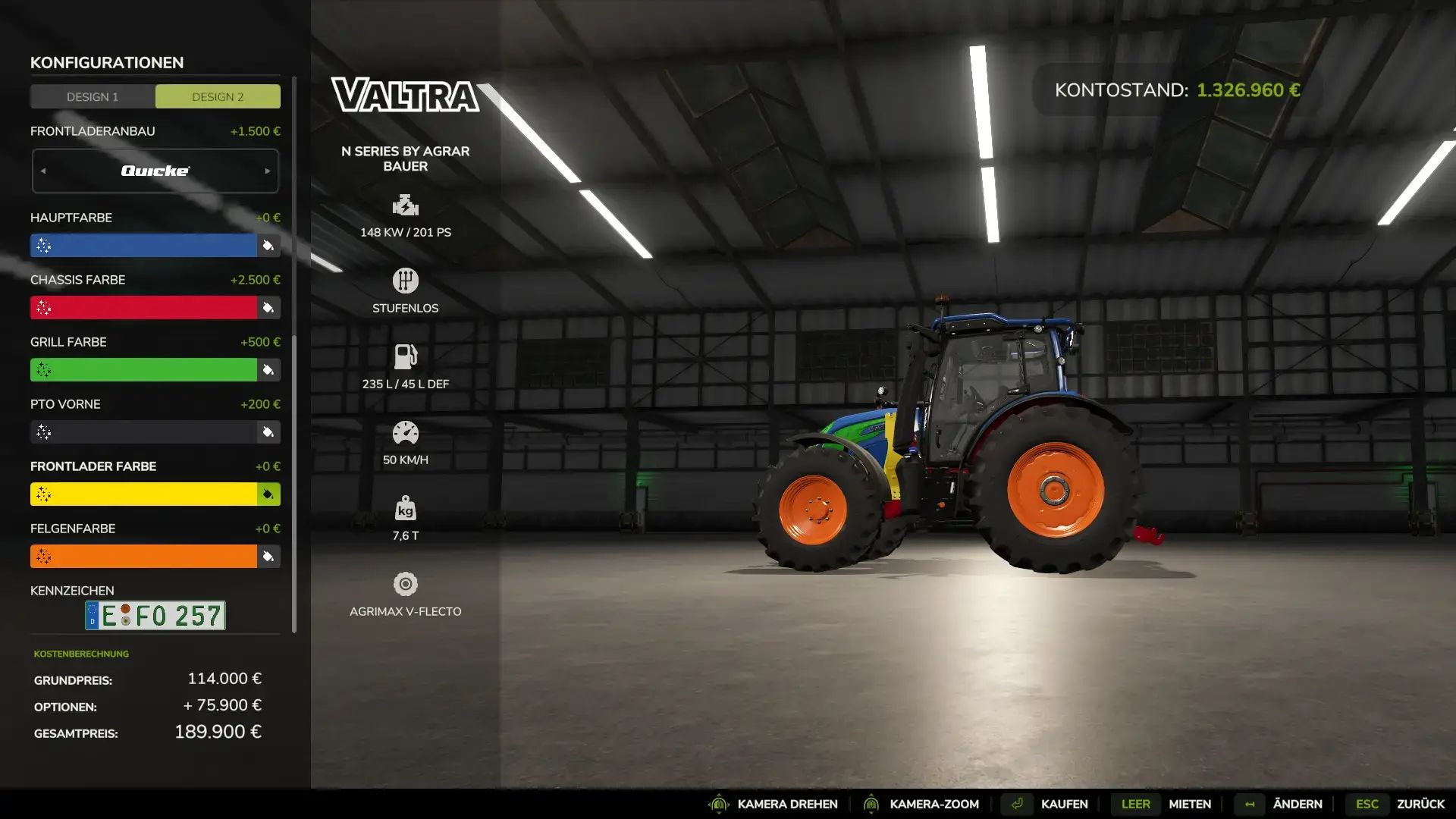Click the Kennzeichen license plate field
The height and width of the screenshot is (819, 1456).
click(155, 616)
